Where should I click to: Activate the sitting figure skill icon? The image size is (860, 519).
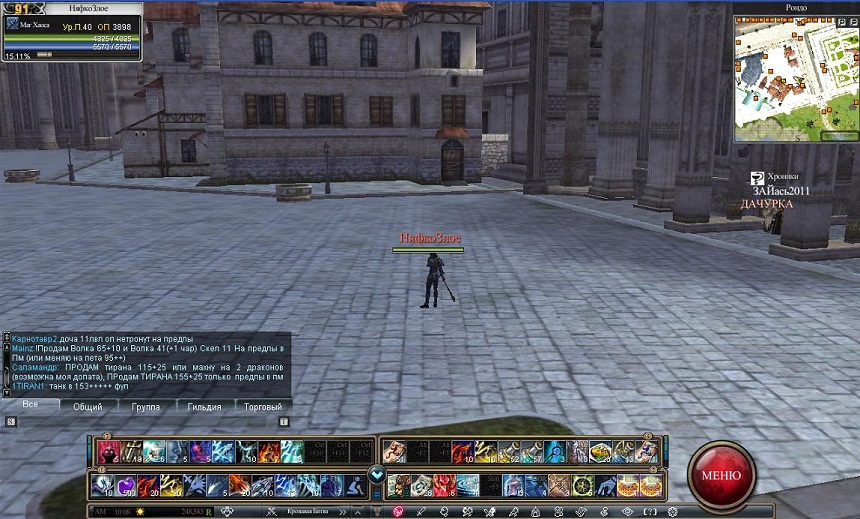click(x=356, y=486)
